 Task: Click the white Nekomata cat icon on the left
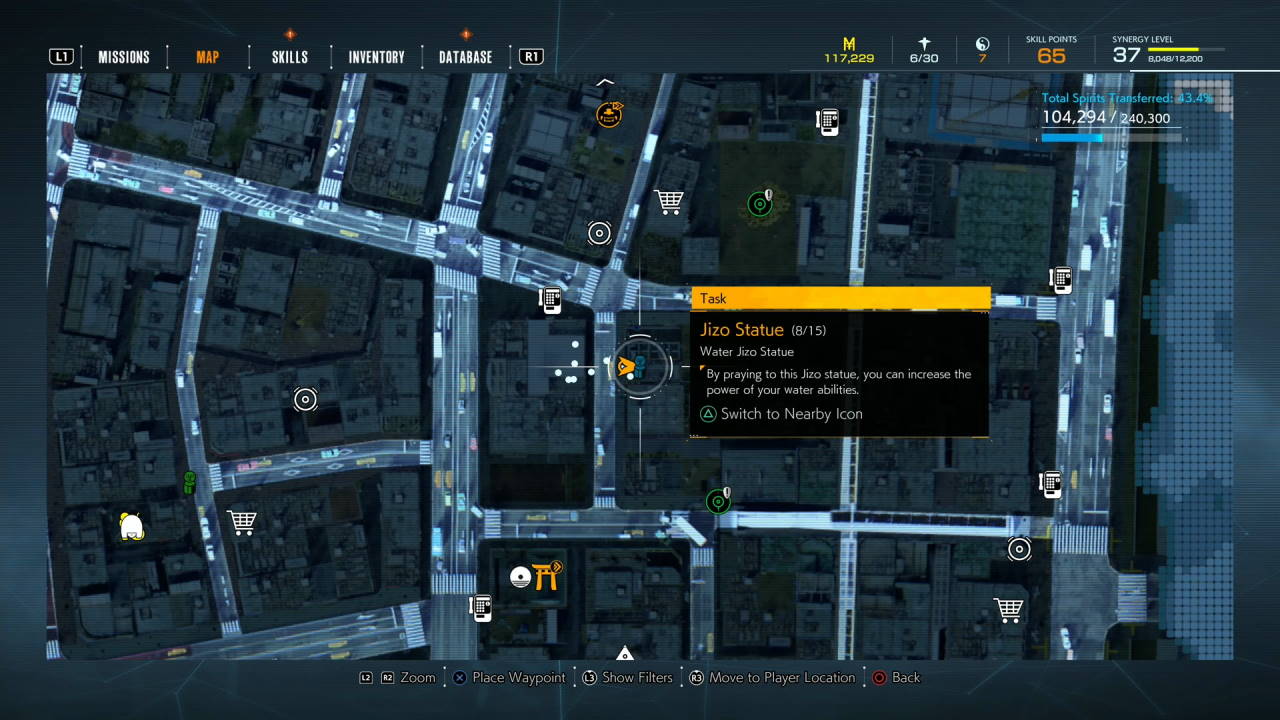click(131, 525)
